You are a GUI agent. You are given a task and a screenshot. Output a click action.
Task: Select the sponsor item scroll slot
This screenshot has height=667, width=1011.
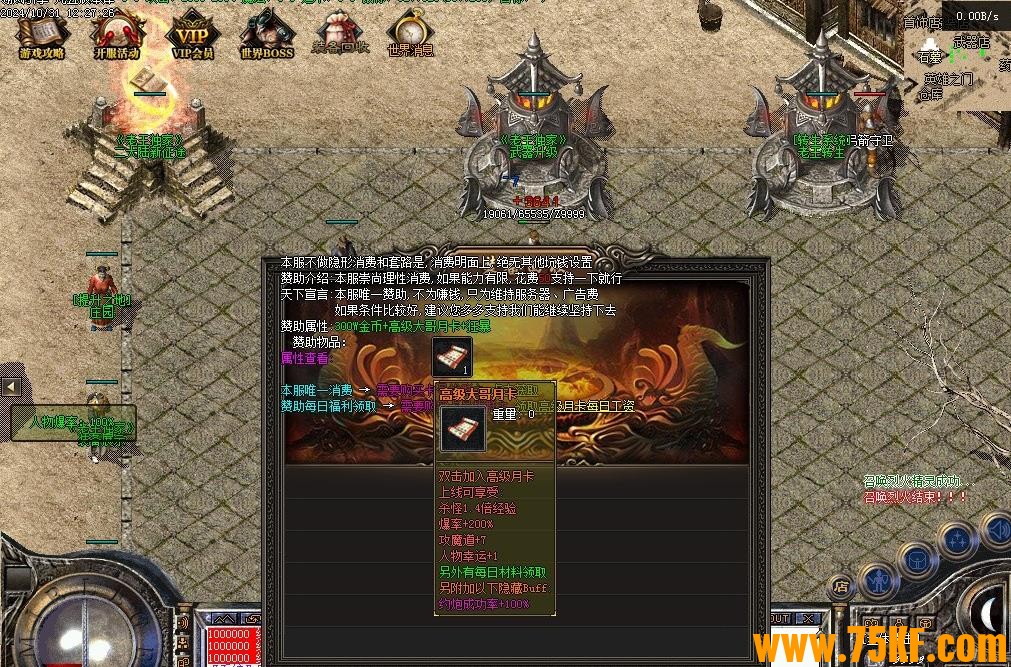452,356
